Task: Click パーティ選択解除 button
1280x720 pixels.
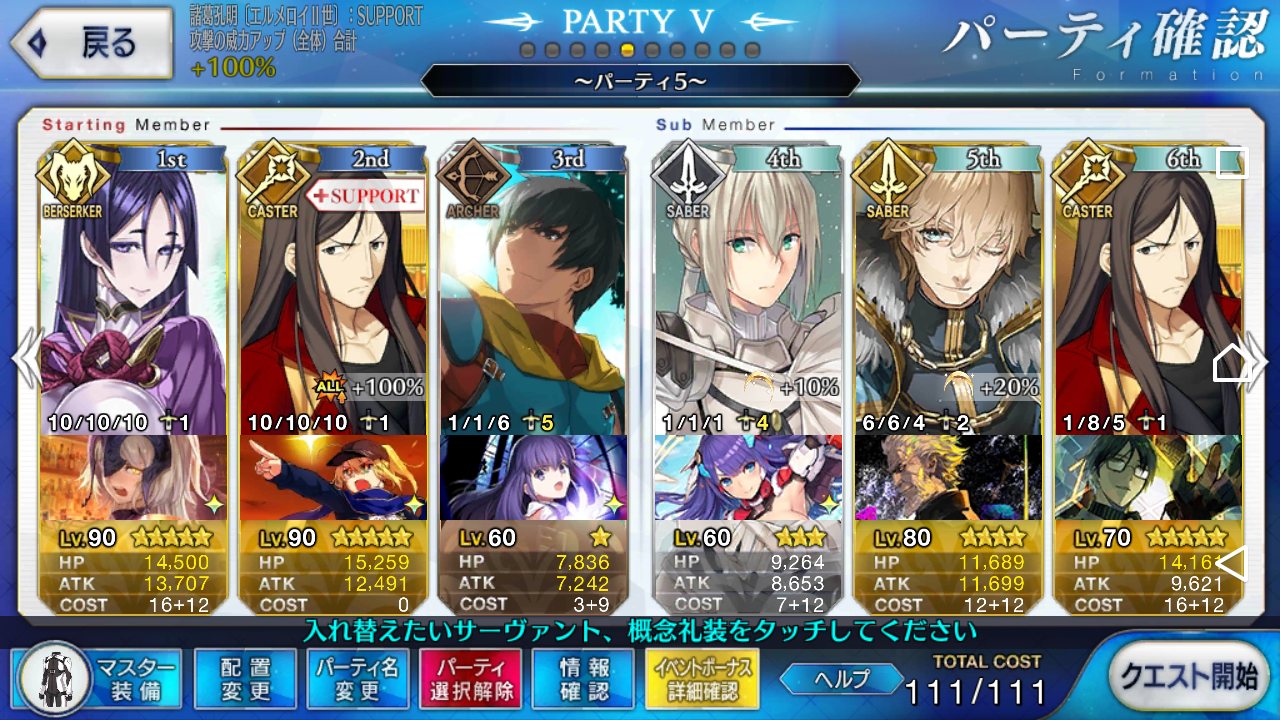Action: (469, 677)
